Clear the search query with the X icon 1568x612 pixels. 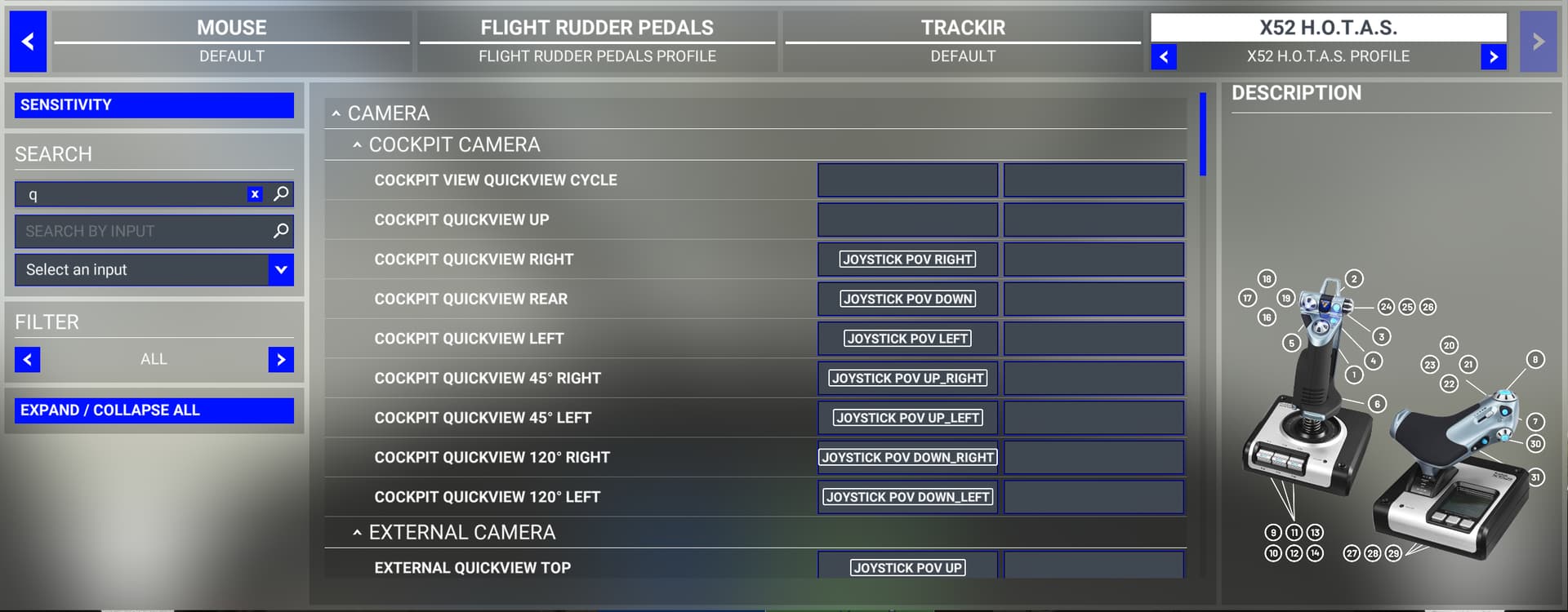254,194
